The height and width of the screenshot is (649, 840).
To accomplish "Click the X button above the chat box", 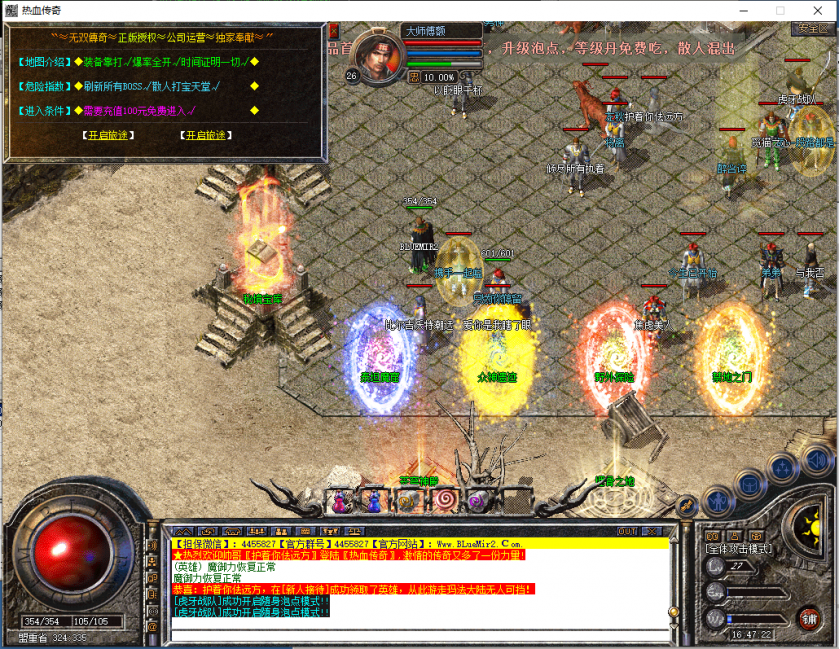I will pyautogui.click(x=654, y=531).
